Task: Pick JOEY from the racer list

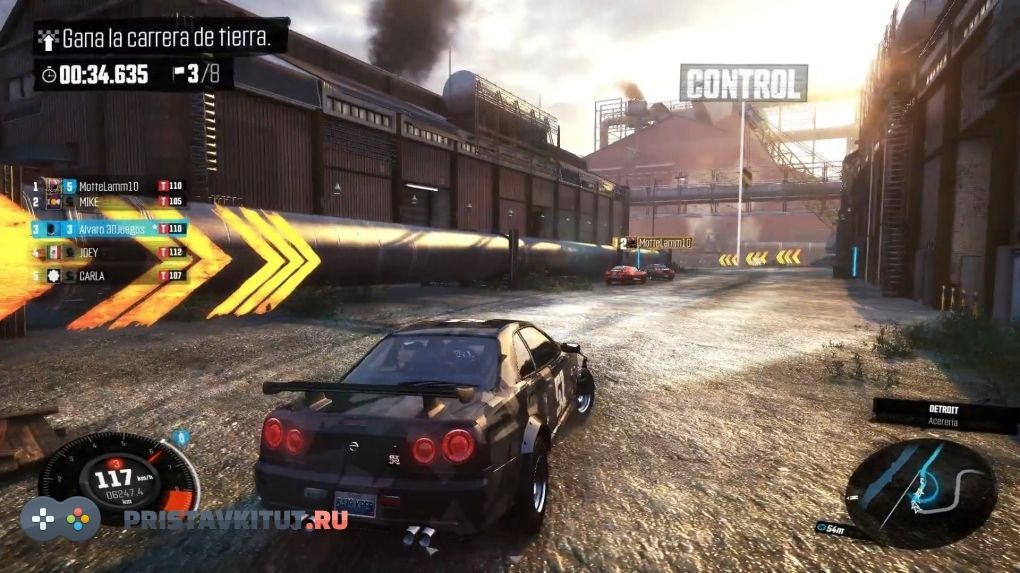Action: 110,253
